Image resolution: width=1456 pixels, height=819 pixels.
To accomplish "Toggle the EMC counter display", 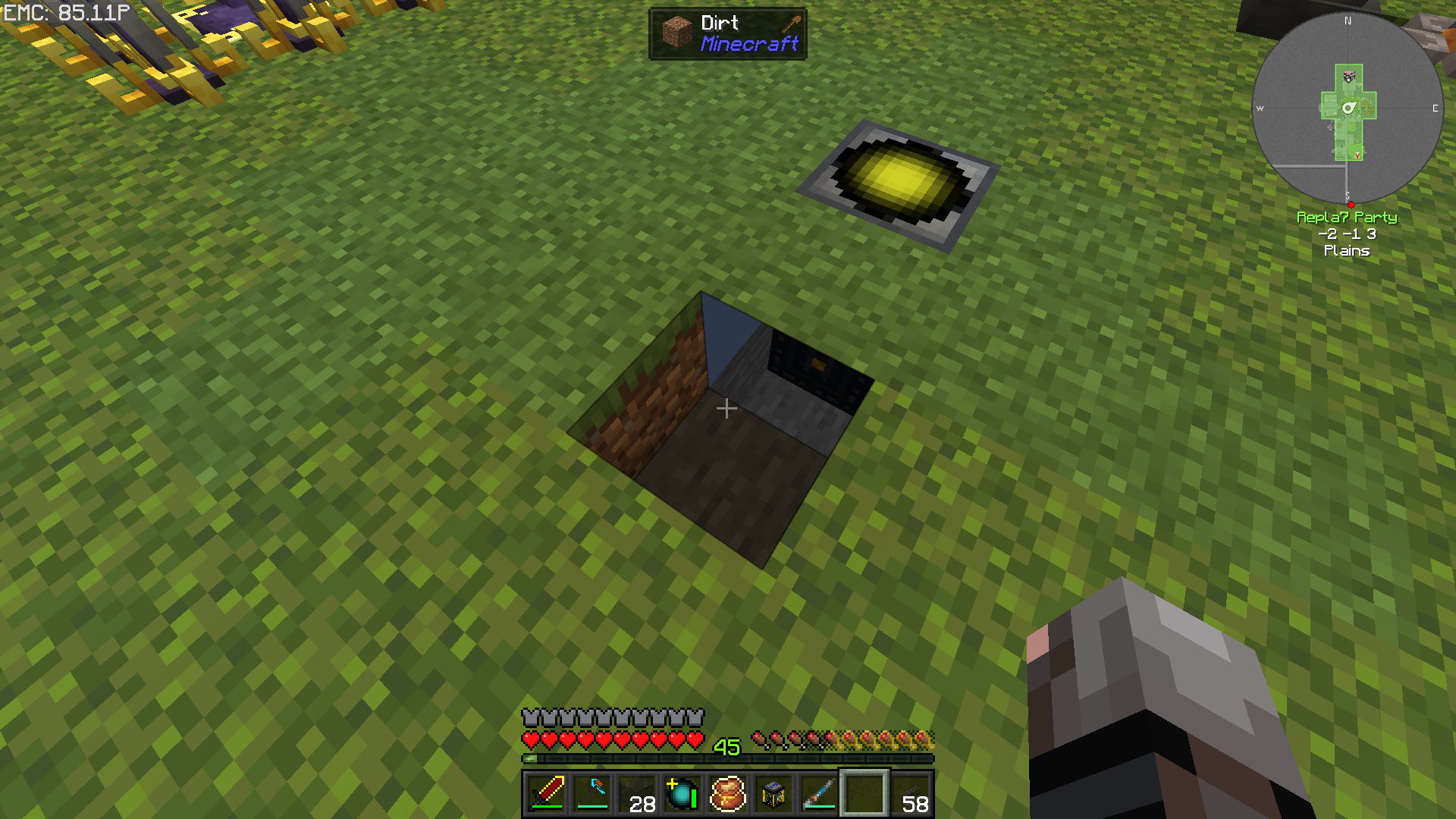I will tap(64, 12).
